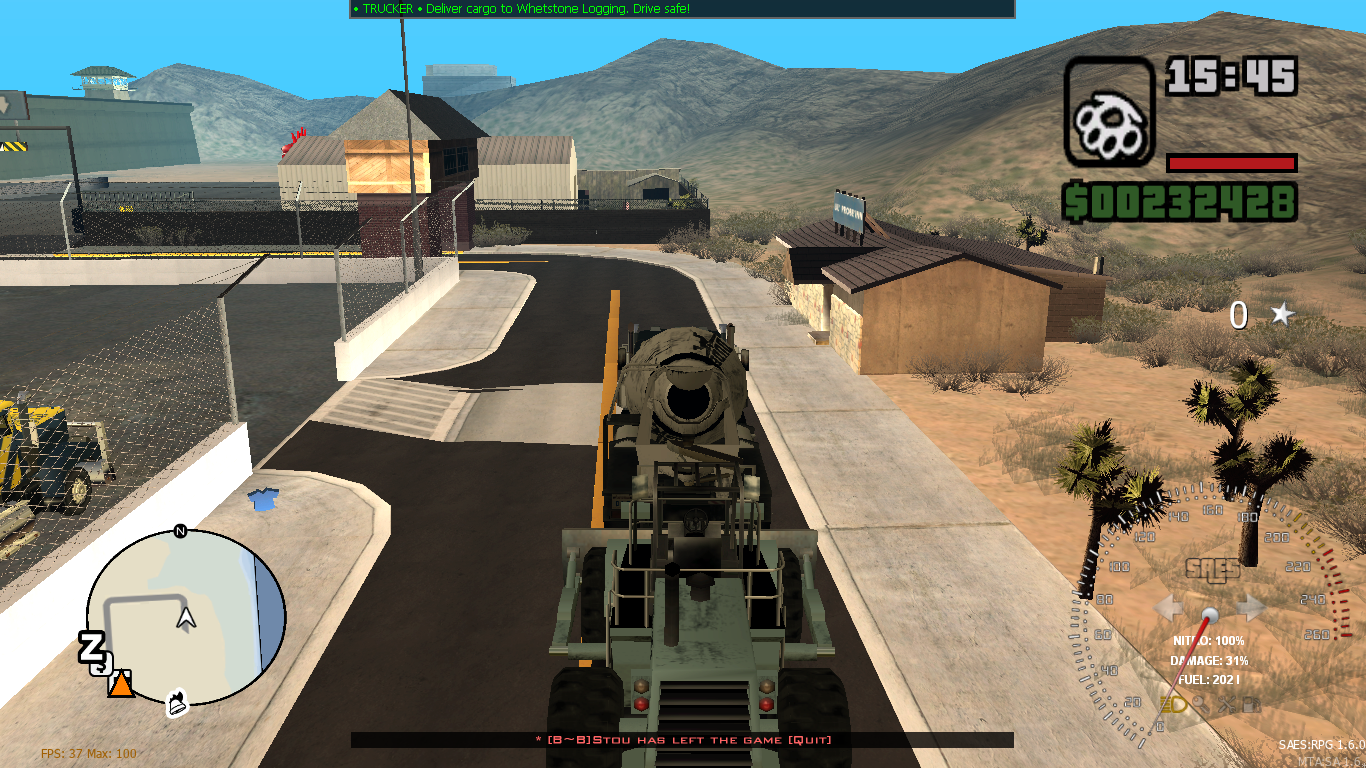
Task: Open the fuel pump icon on the dashboard
Action: [1251, 705]
